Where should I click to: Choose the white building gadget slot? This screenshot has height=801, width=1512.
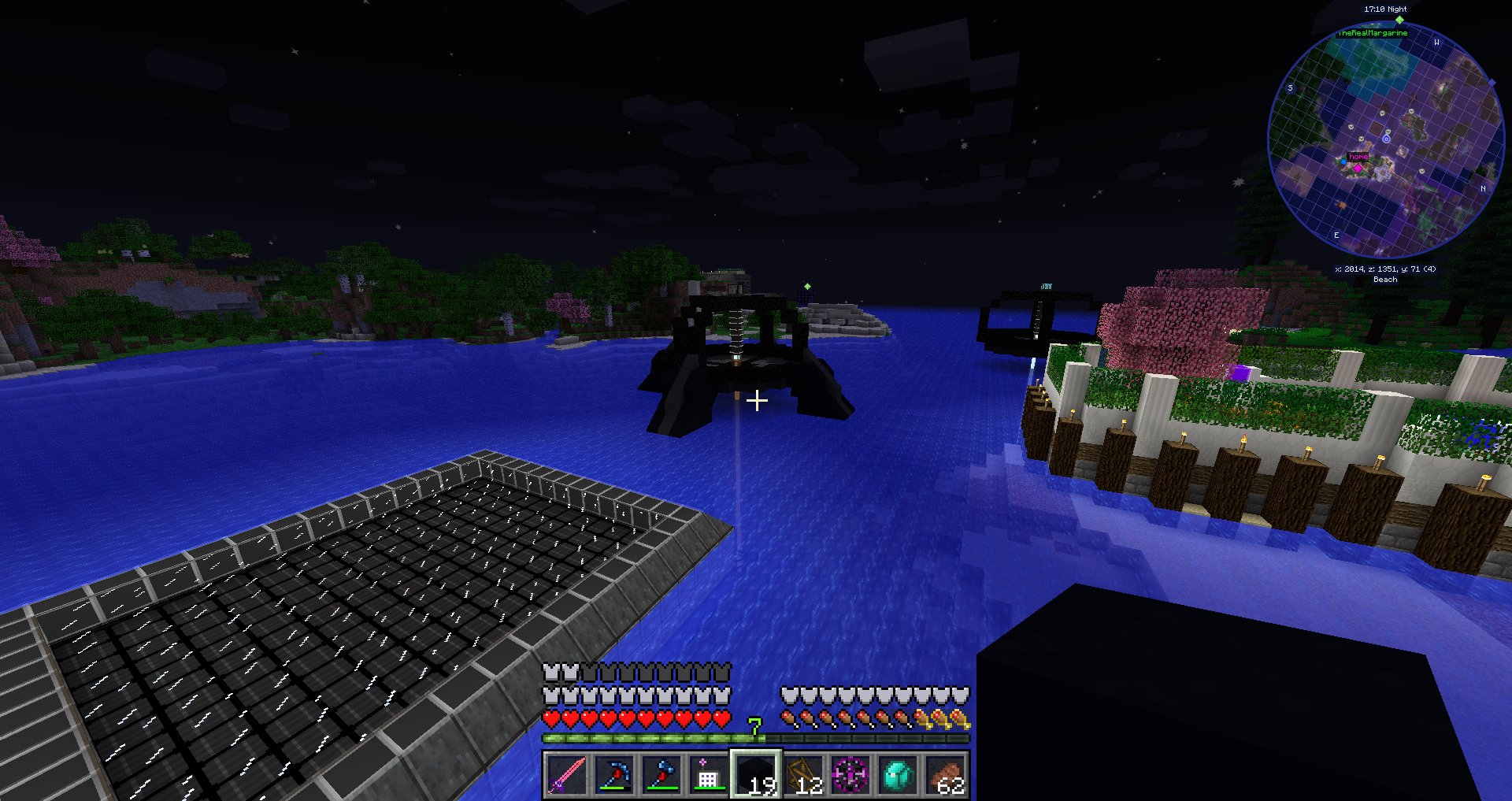click(x=709, y=775)
